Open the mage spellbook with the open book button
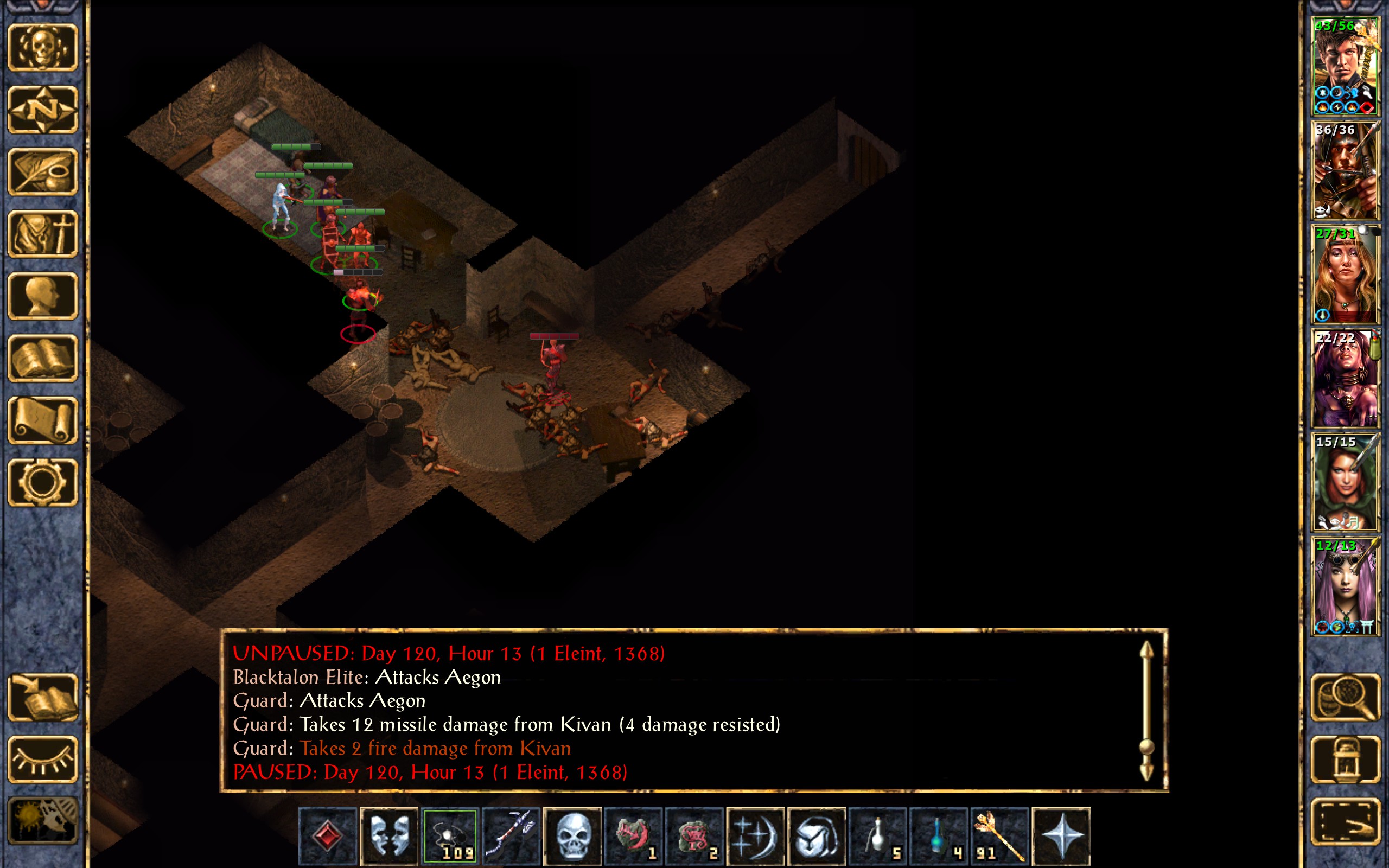1389x868 pixels. pyautogui.click(x=43, y=358)
